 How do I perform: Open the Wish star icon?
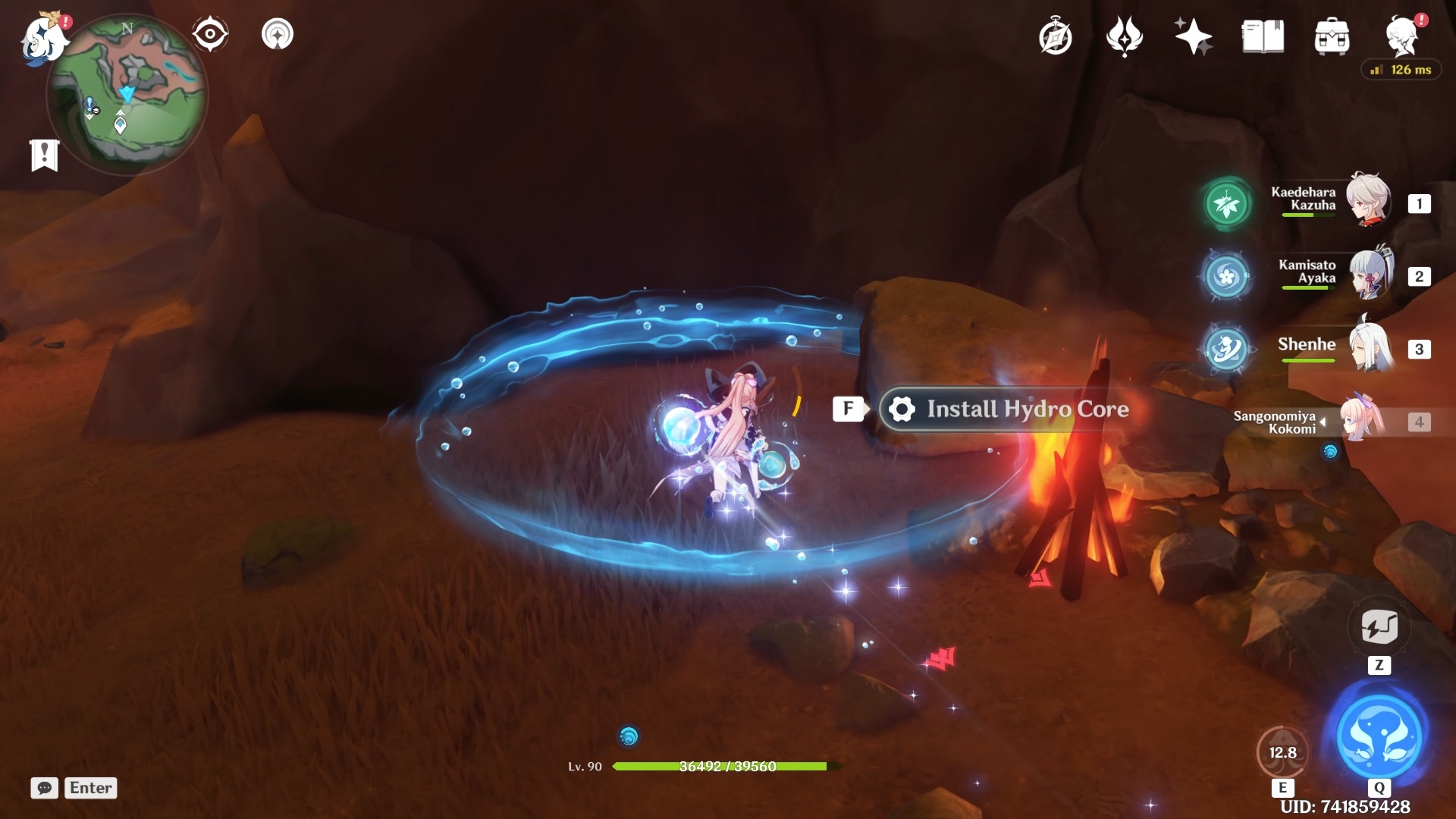pos(1193,36)
